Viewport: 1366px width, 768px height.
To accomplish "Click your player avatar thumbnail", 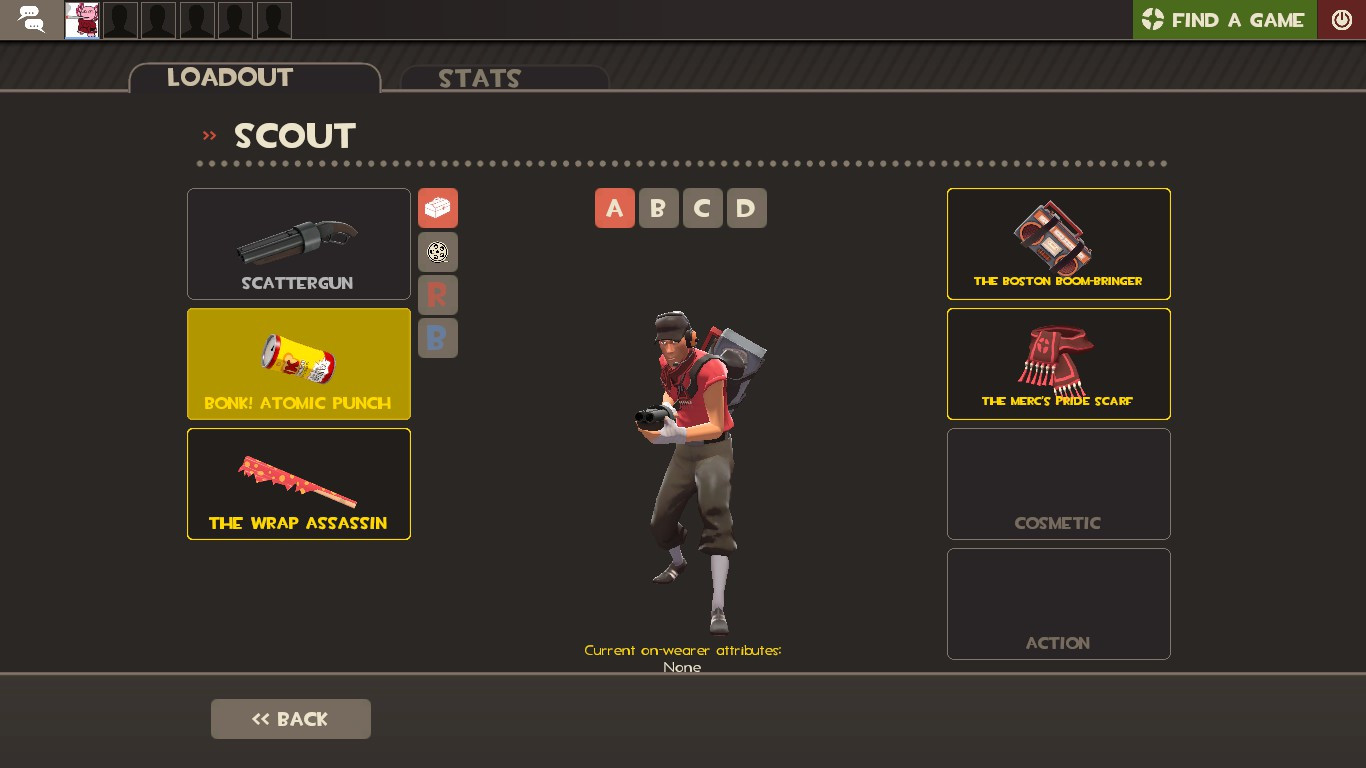I will click(x=81, y=19).
